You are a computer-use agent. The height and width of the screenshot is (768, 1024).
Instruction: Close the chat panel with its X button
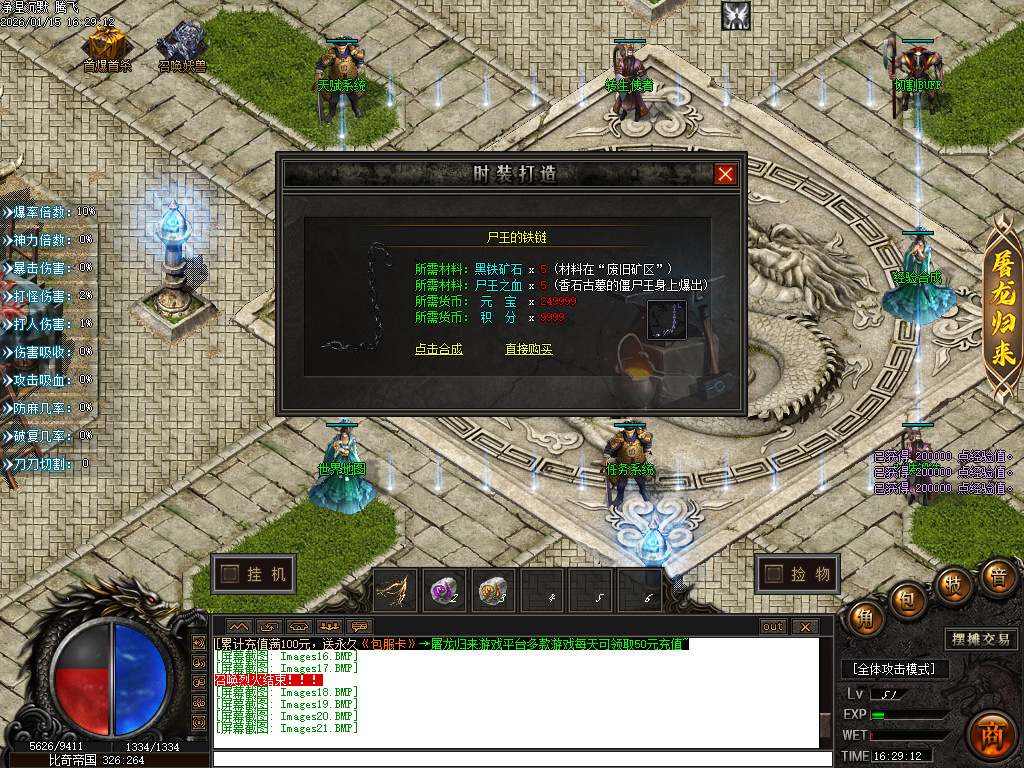804,627
